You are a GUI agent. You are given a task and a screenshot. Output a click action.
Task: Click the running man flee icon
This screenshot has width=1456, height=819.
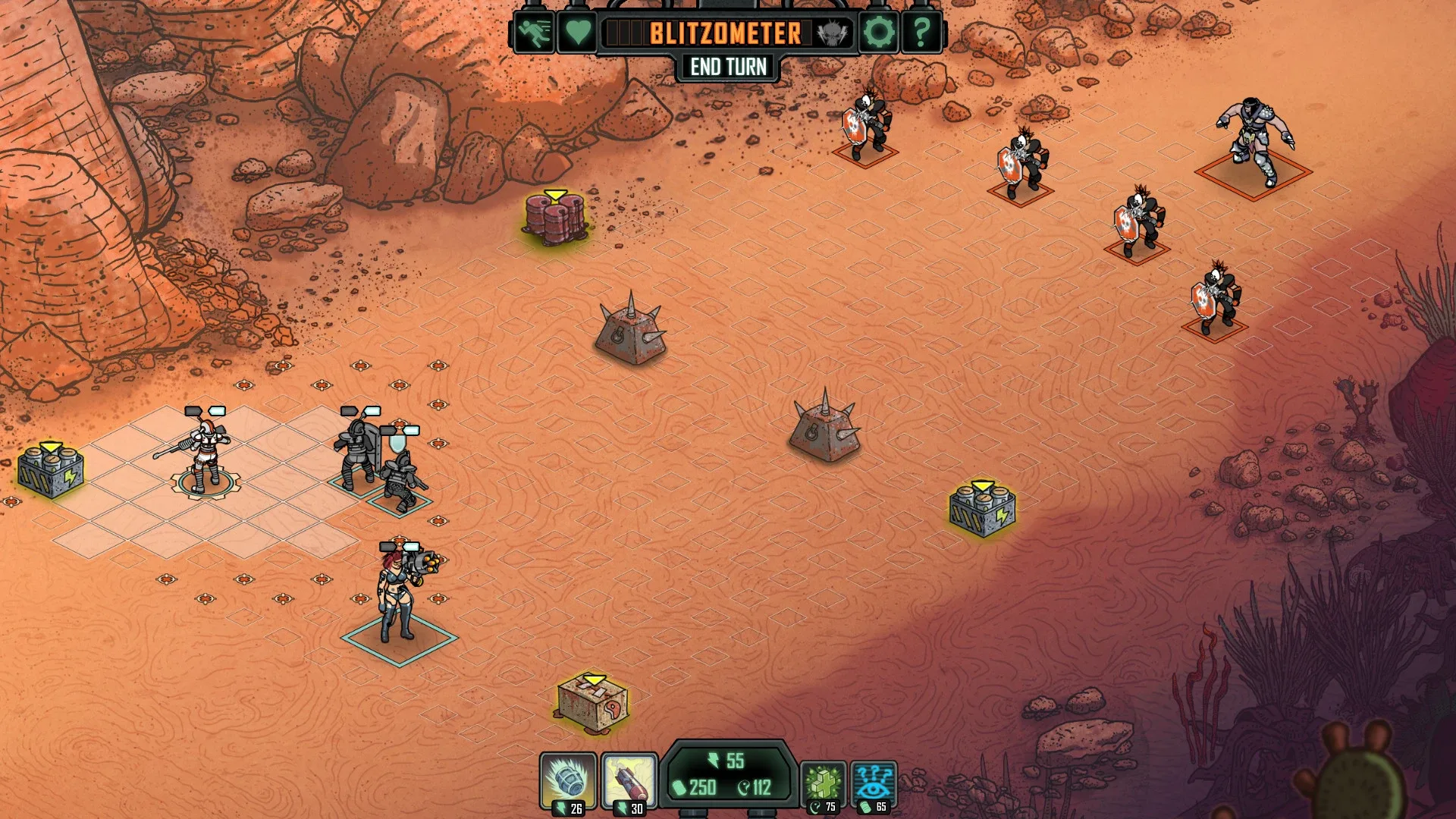click(x=535, y=33)
